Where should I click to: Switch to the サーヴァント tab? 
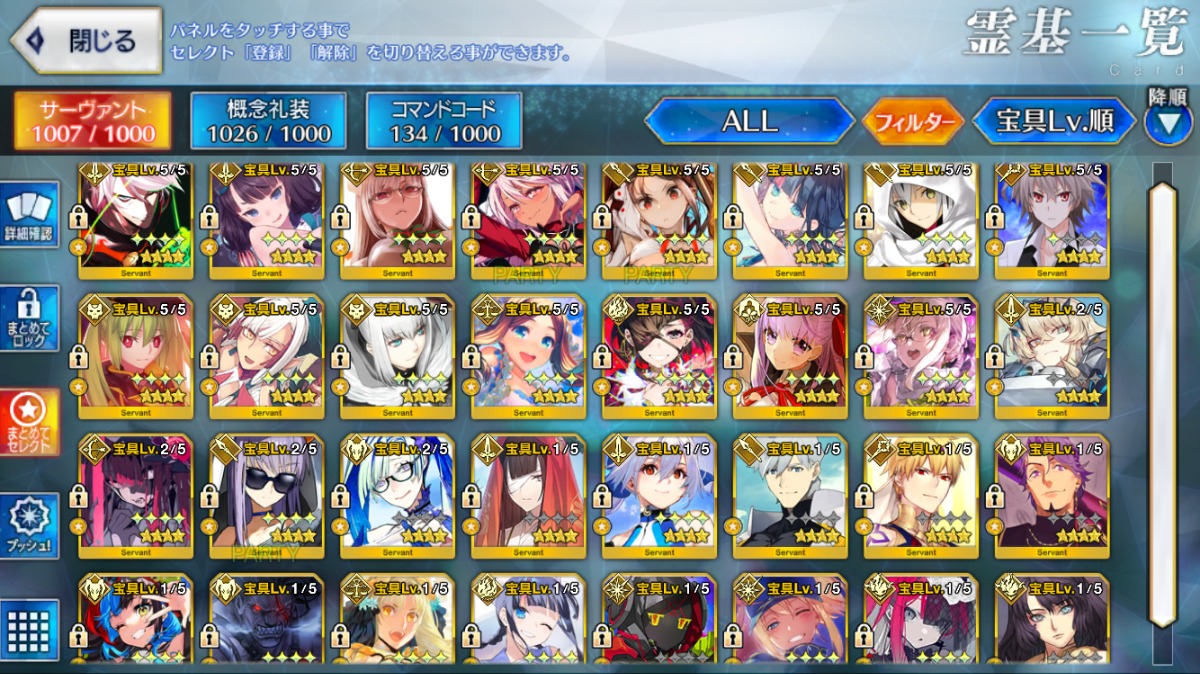pos(92,121)
